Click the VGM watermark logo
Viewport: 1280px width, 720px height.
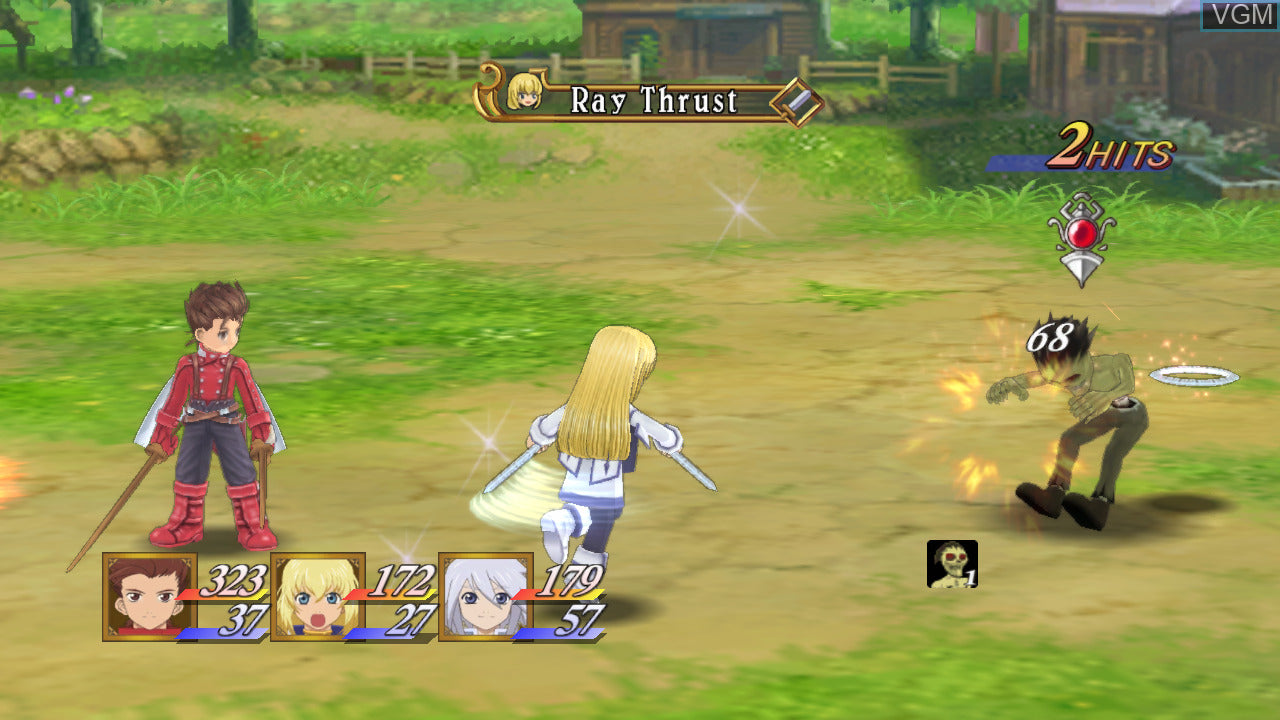(1239, 15)
